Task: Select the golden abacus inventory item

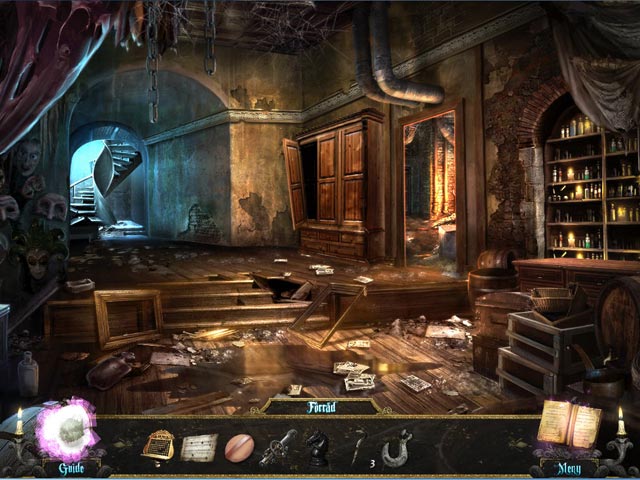Action: 157,445
